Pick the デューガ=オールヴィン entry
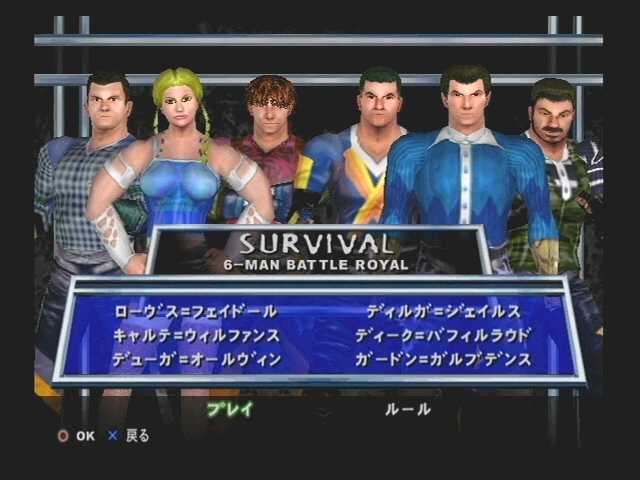This screenshot has height=480, width=640. tap(197, 358)
